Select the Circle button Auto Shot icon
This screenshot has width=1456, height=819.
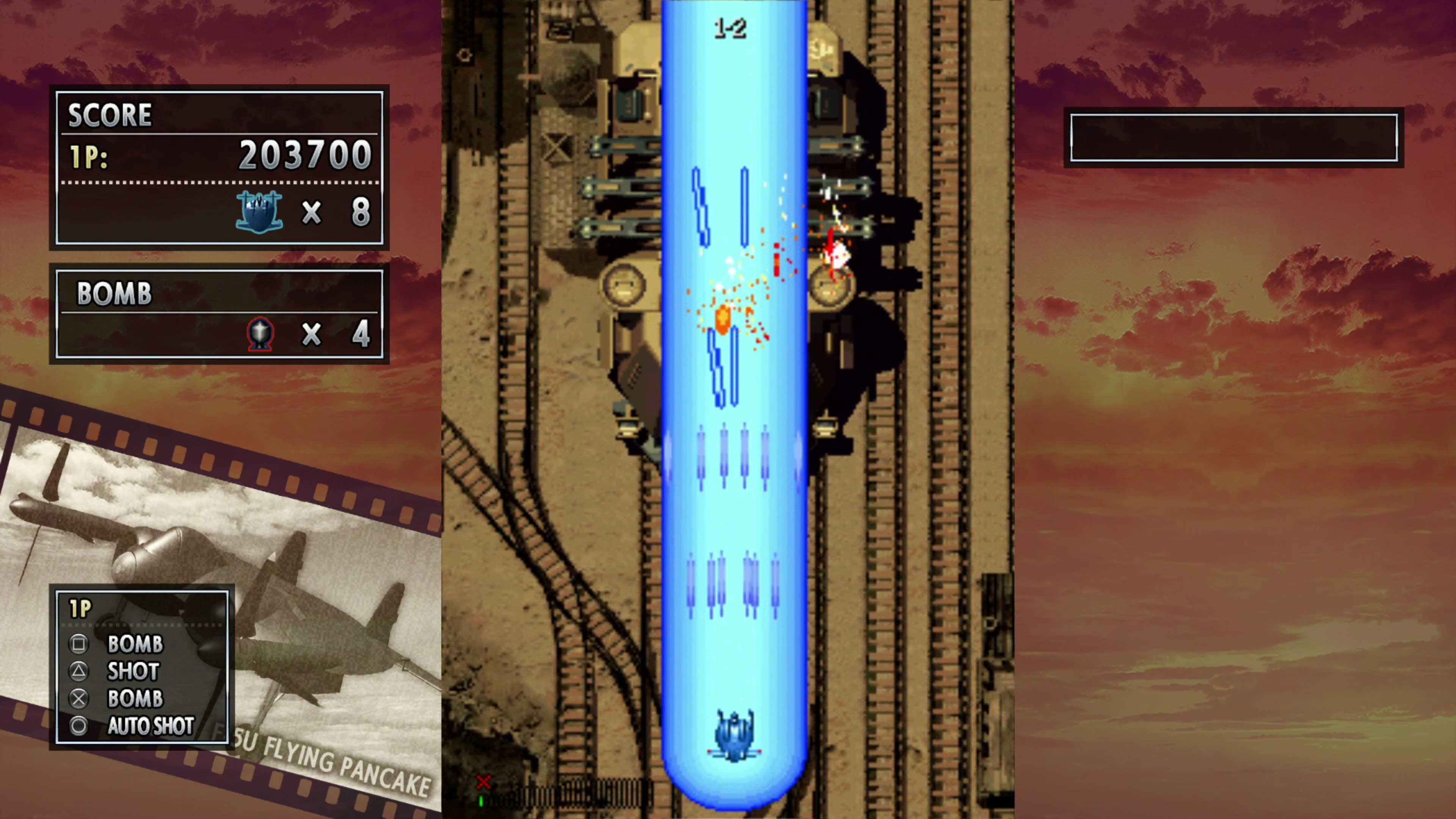(79, 726)
